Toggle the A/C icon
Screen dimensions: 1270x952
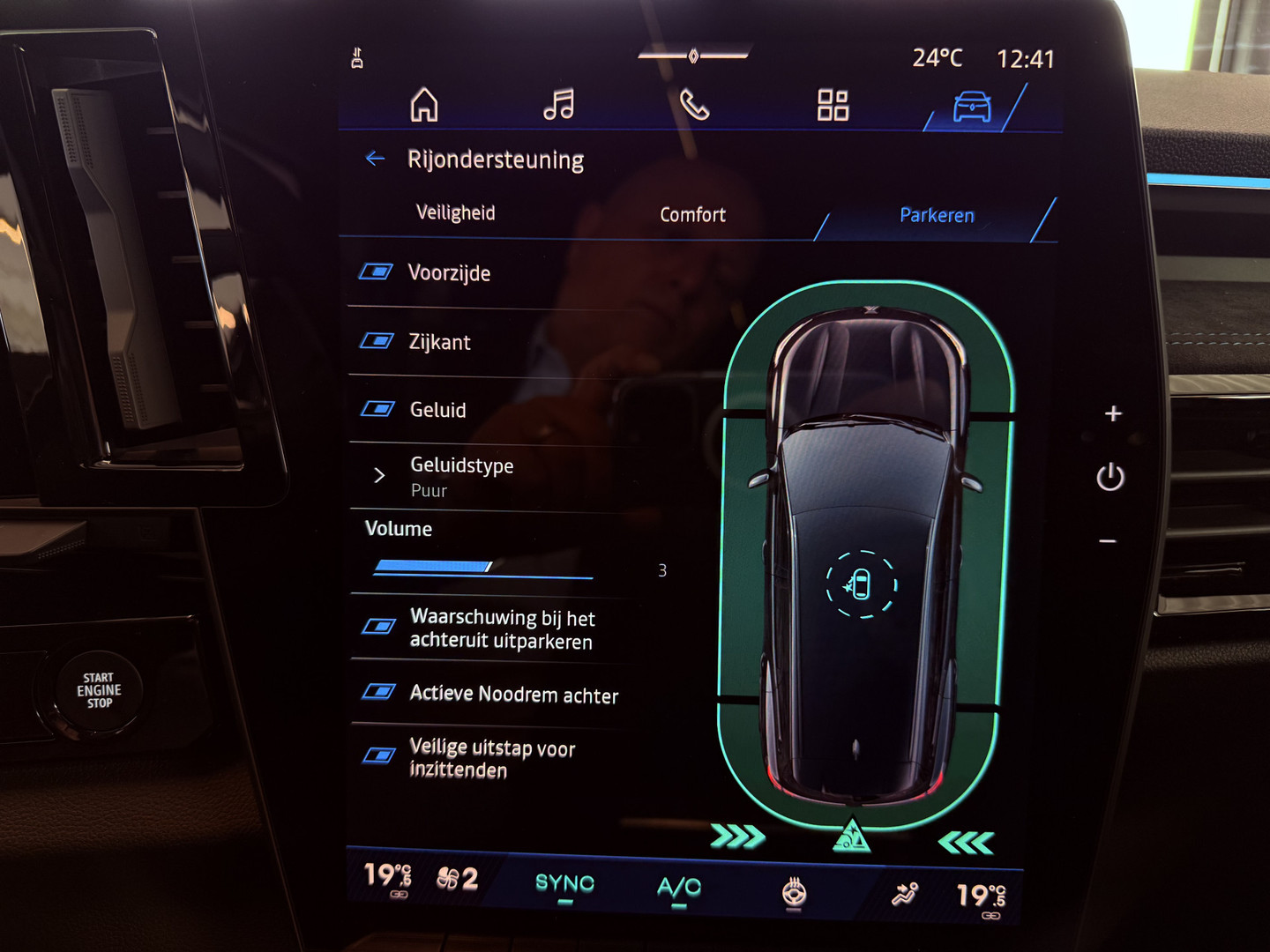click(677, 884)
